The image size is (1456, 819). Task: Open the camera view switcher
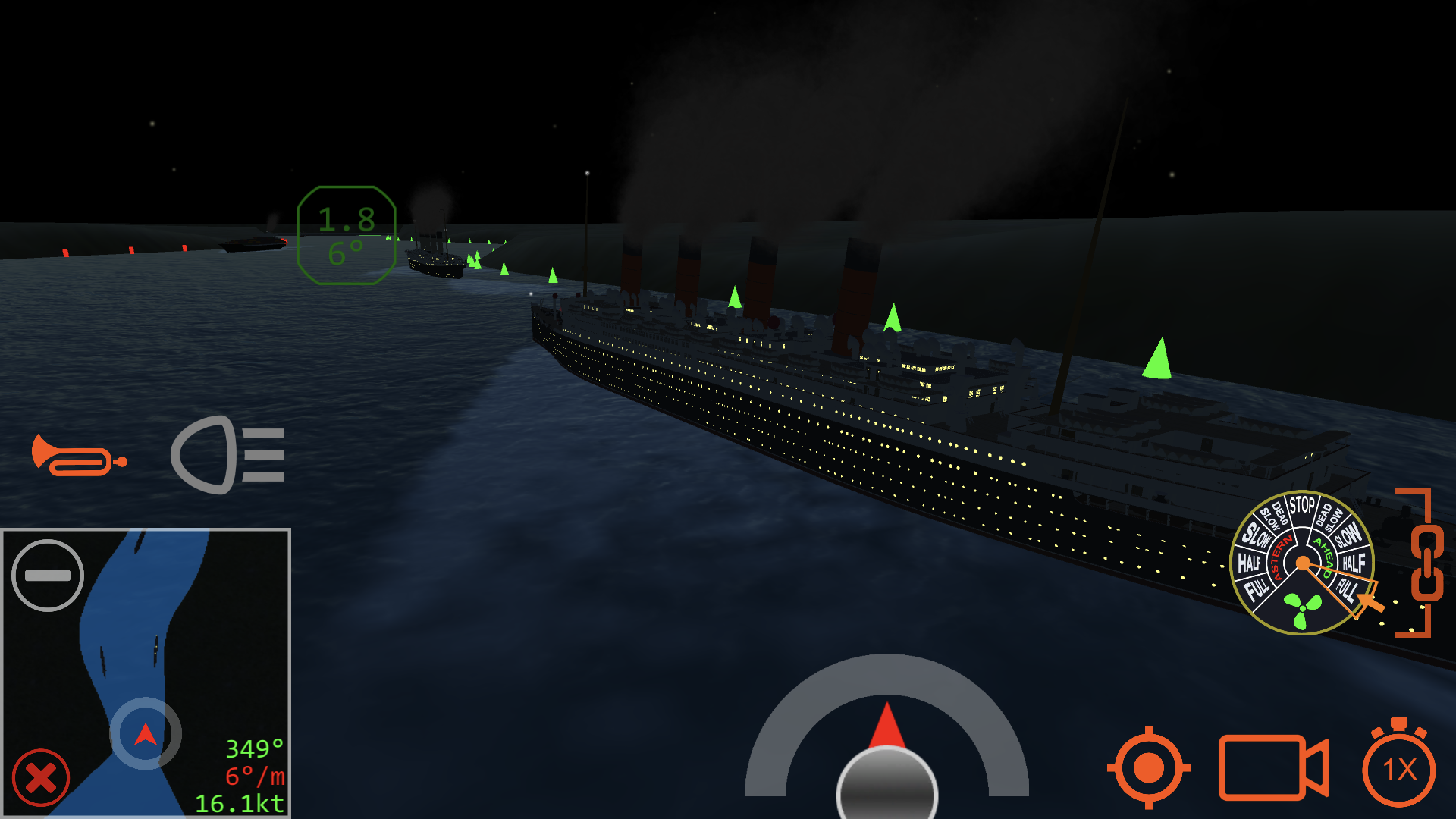pos(1274,768)
